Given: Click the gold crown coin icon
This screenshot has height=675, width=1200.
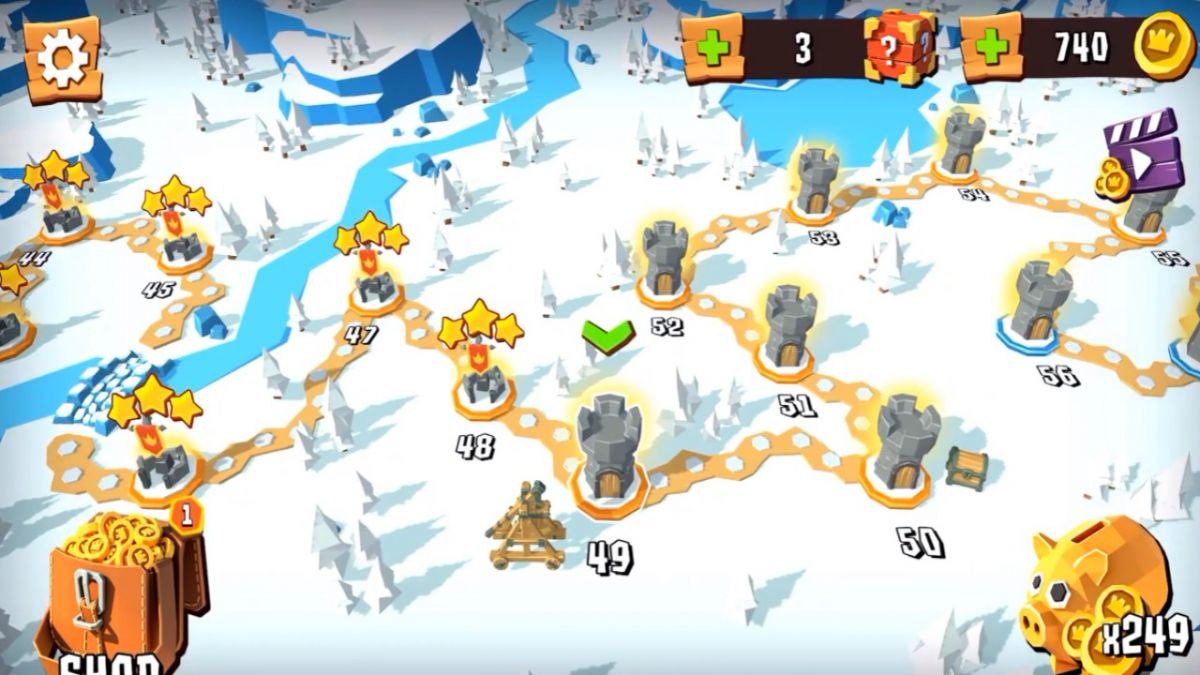Looking at the screenshot, I should [x=1164, y=46].
